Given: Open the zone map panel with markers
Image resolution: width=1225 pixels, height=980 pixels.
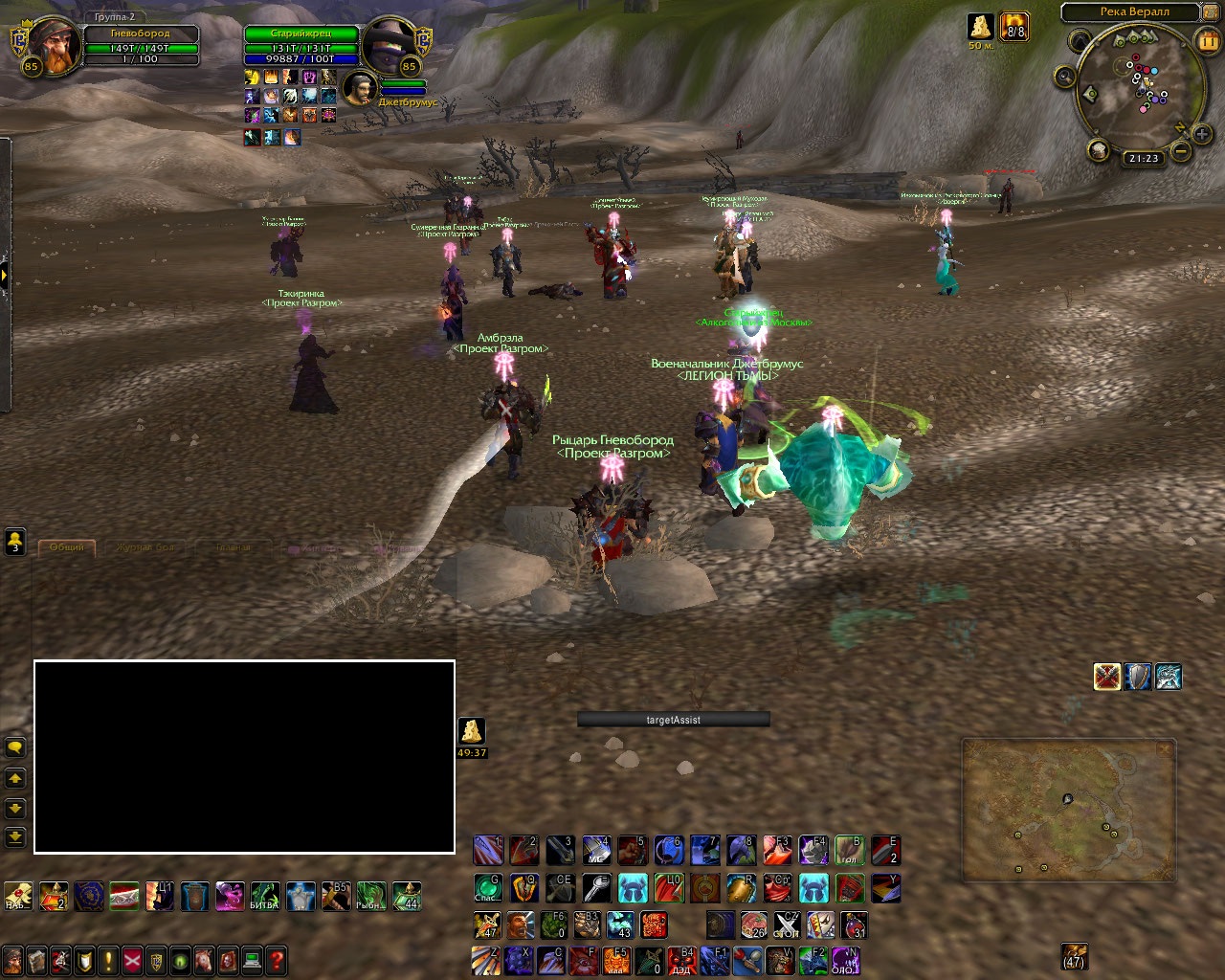Looking at the screenshot, I should 1068,810.
